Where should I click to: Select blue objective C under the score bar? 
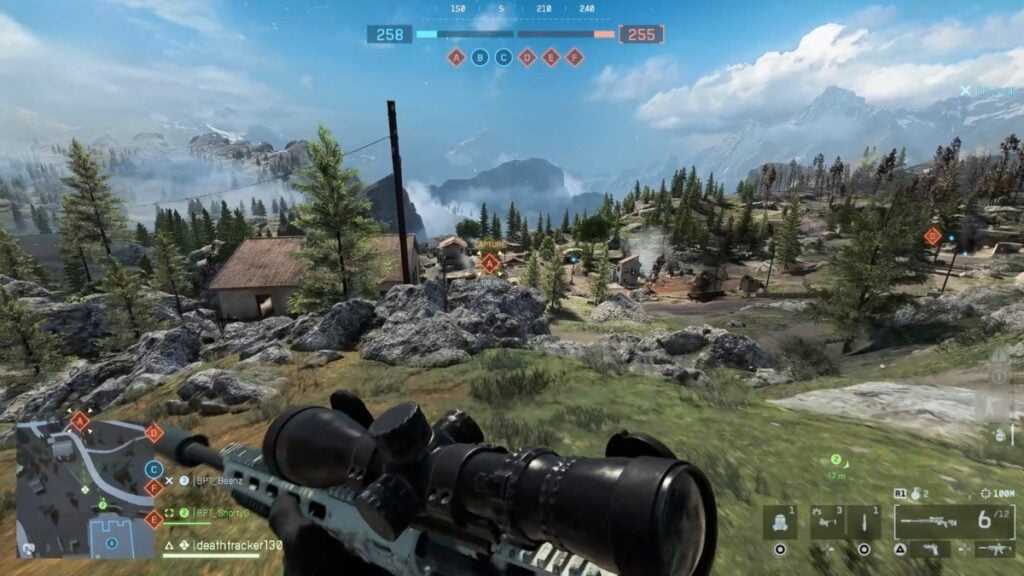pyautogui.click(x=503, y=57)
